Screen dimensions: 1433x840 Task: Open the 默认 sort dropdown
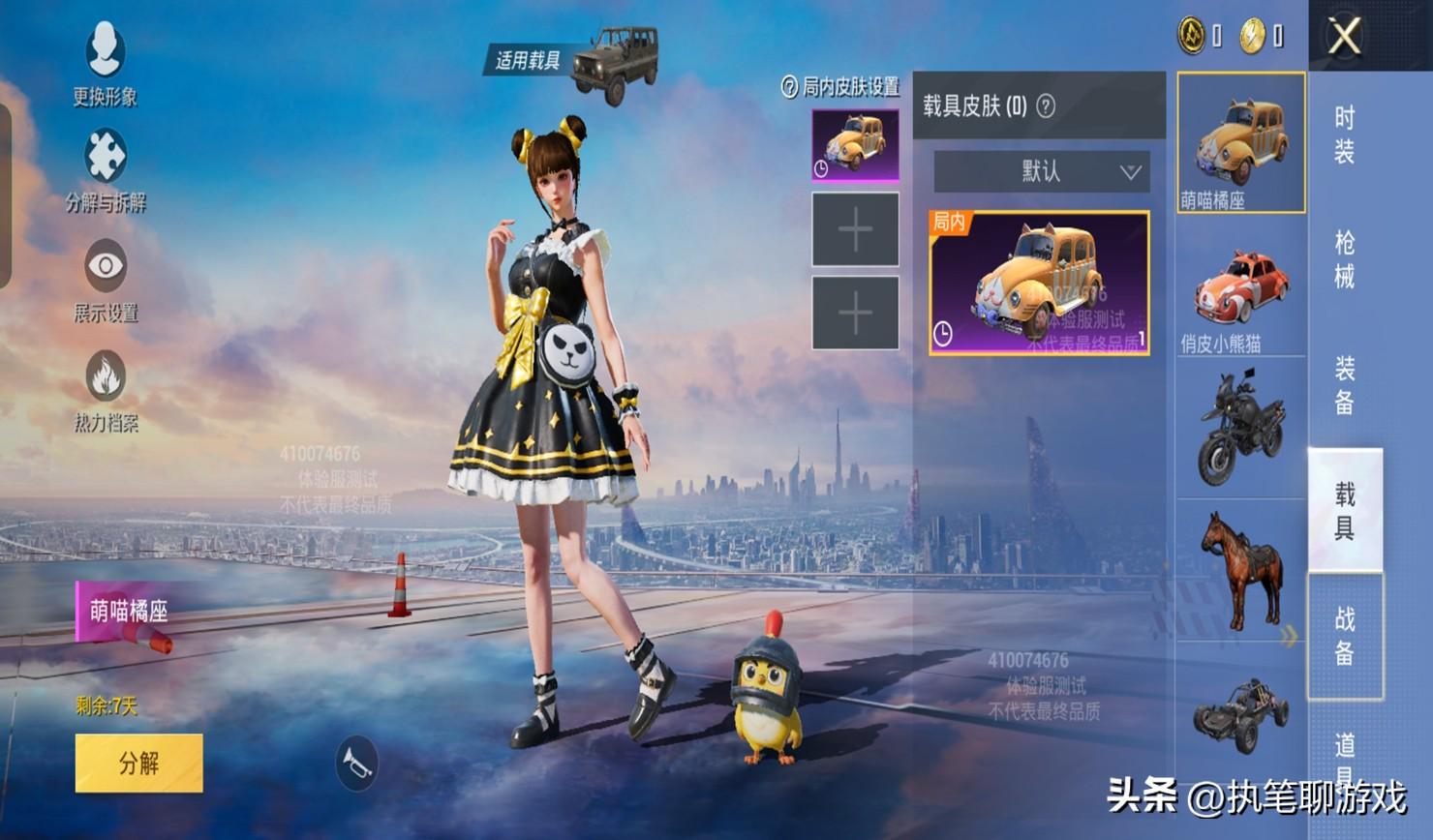pyautogui.click(x=1041, y=172)
